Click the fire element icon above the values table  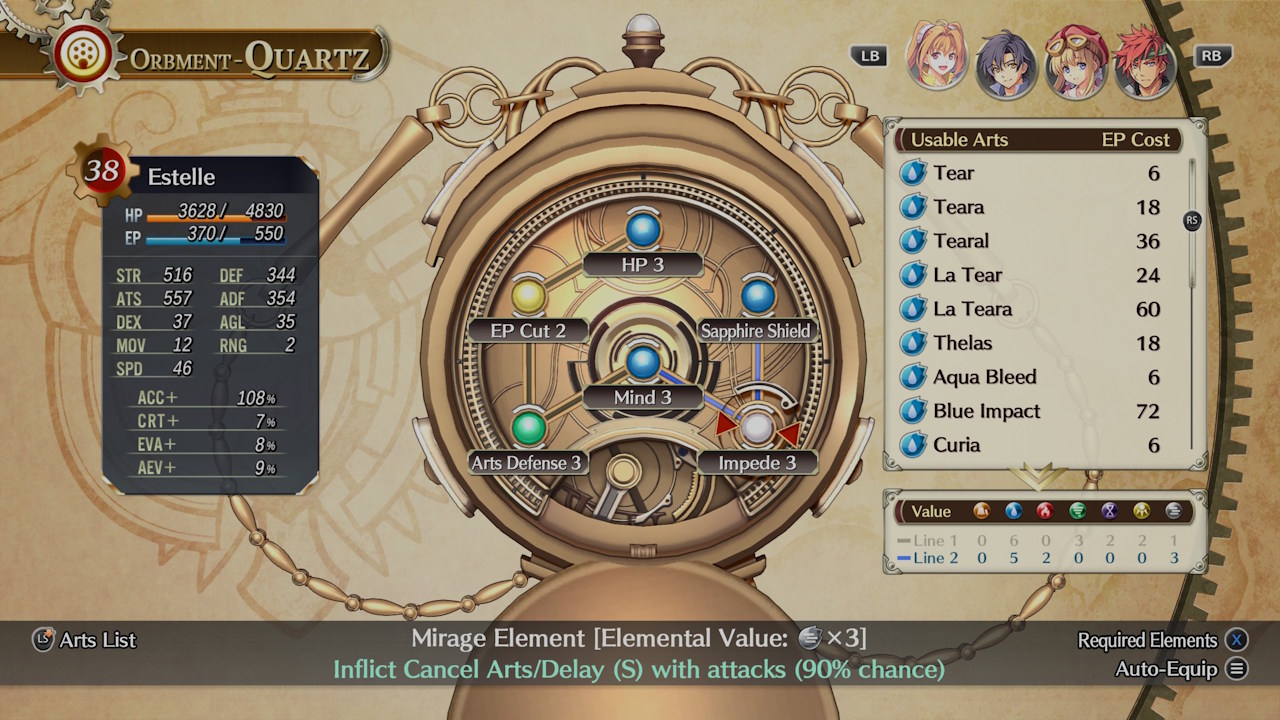point(1043,511)
